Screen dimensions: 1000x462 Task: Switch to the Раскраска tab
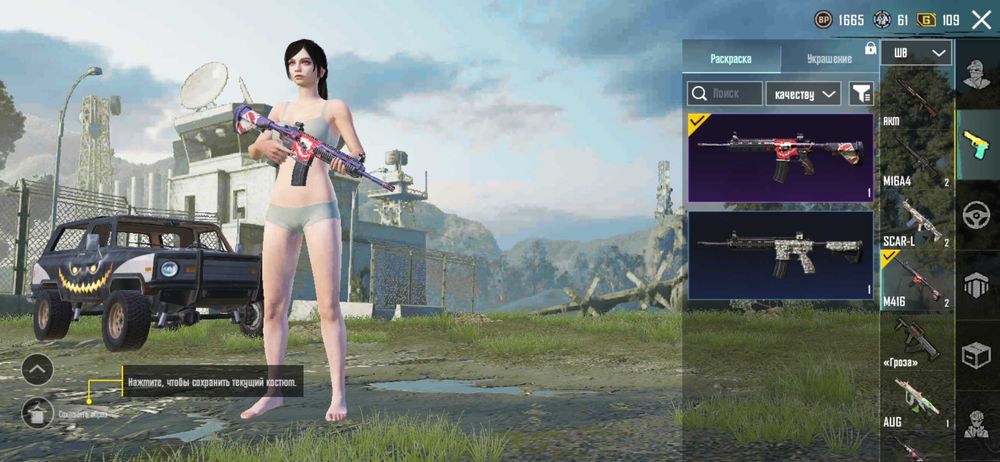tap(730, 58)
